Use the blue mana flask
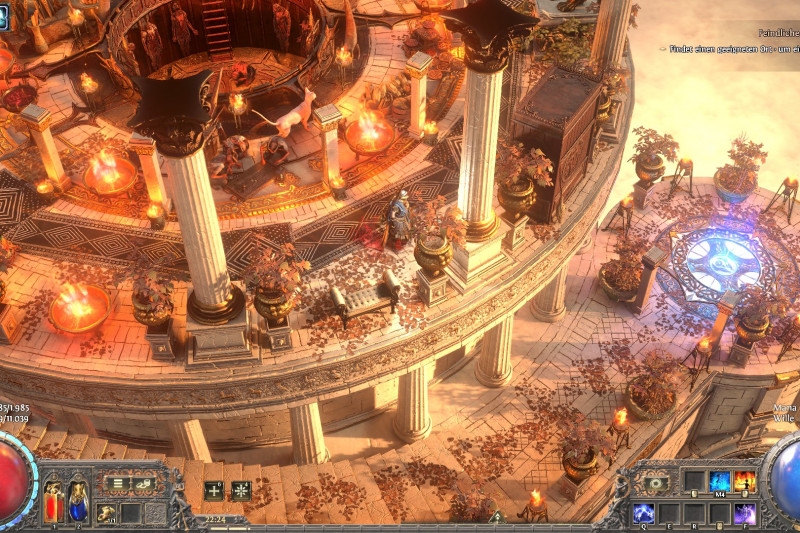This screenshot has width=800, height=533. [76, 500]
